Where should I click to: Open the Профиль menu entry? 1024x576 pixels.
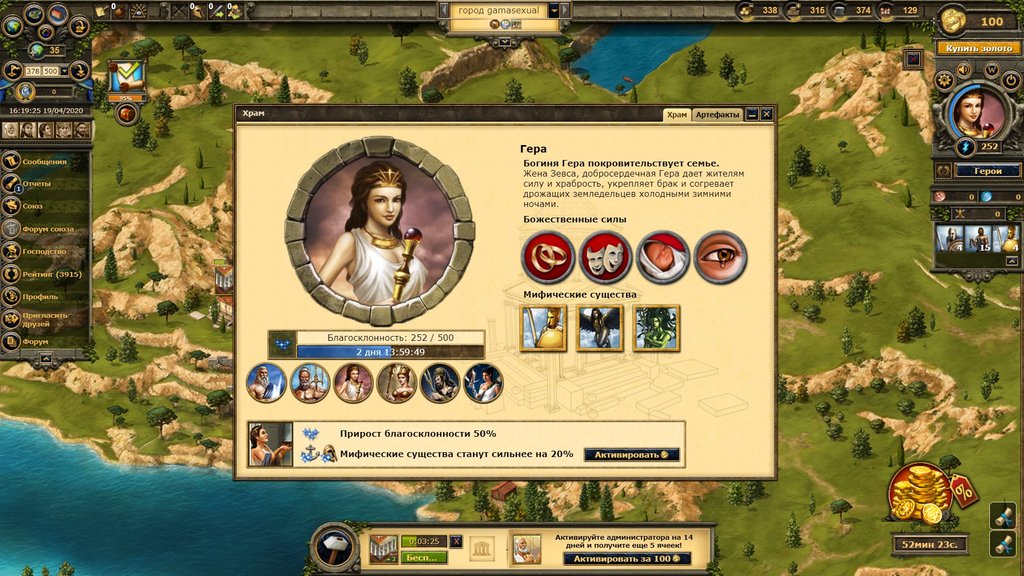point(40,296)
